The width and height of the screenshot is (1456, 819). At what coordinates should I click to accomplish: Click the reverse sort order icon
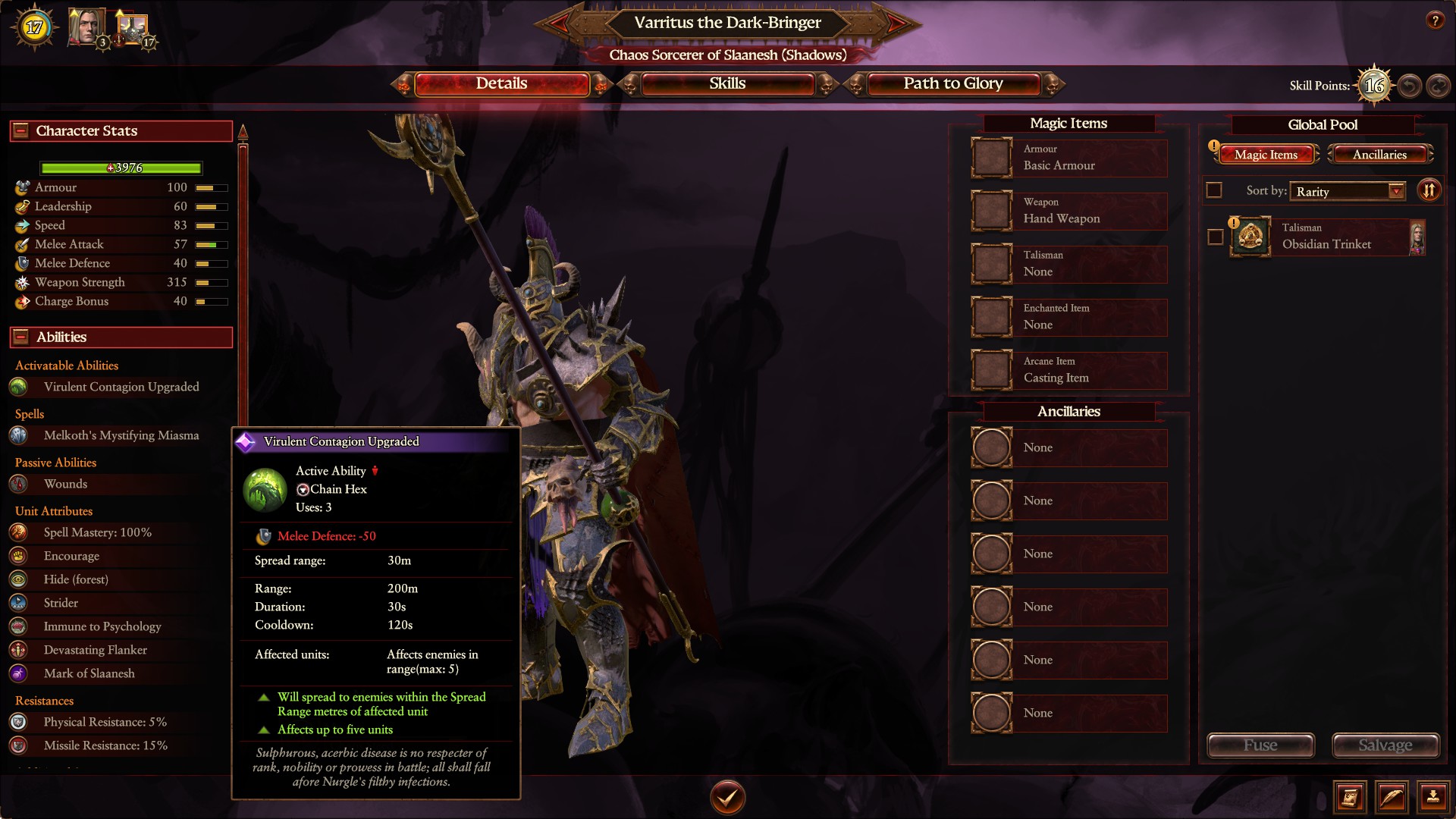point(1429,190)
